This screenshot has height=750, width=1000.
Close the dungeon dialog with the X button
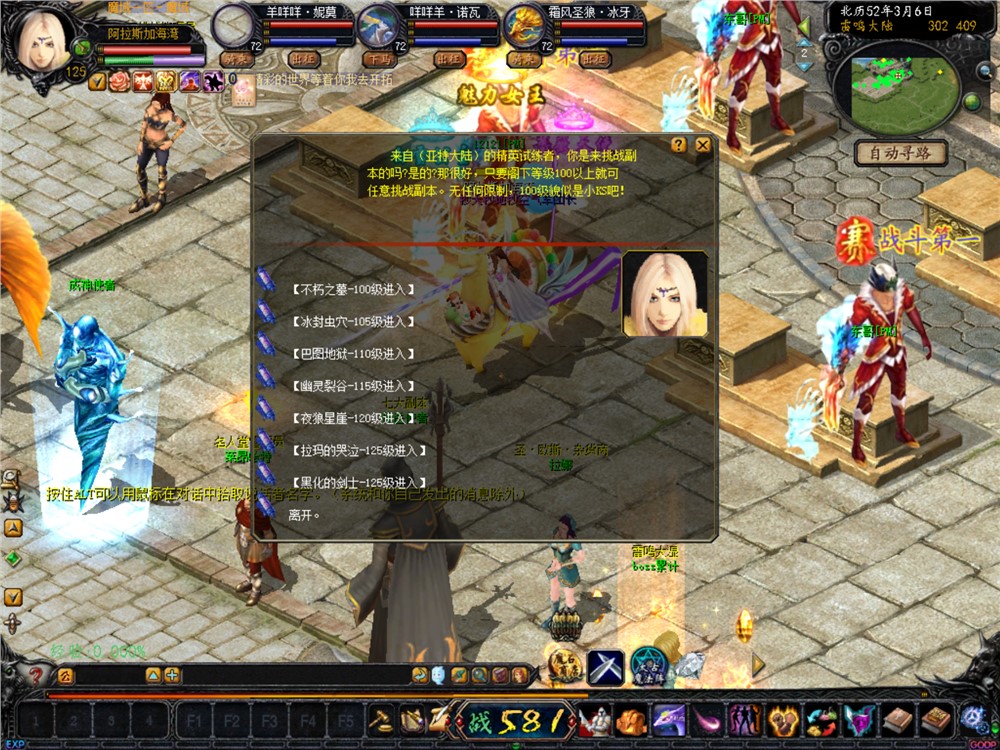tap(703, 145)
